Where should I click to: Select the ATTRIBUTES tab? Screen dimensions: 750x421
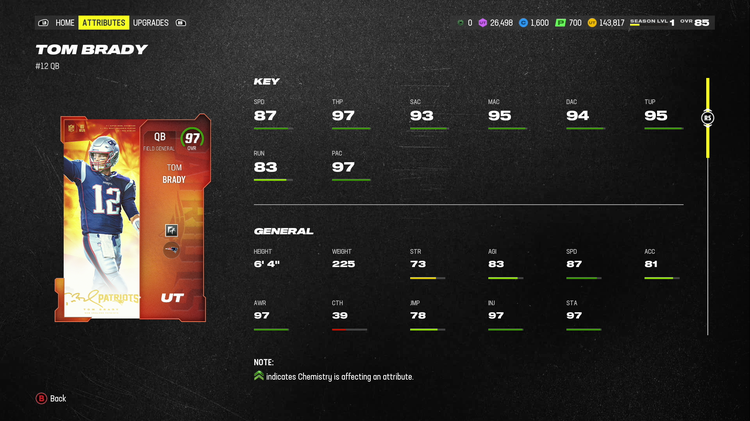click(104, 22)
